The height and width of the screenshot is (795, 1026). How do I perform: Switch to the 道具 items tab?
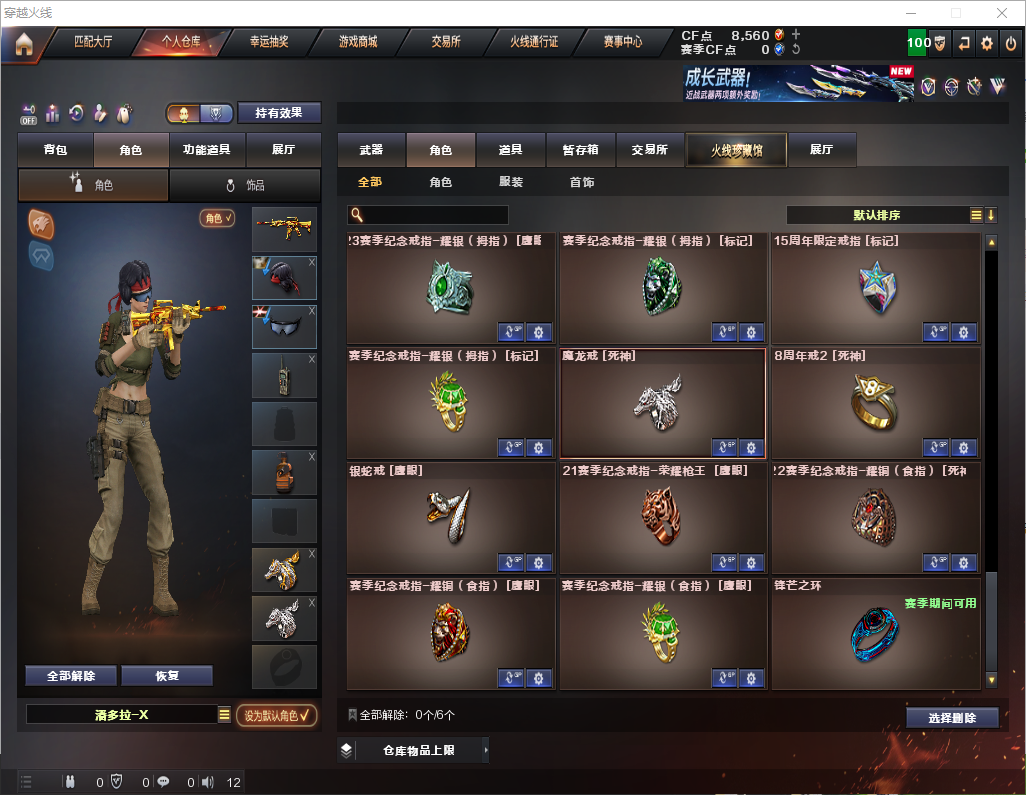[x=510, y=150]
